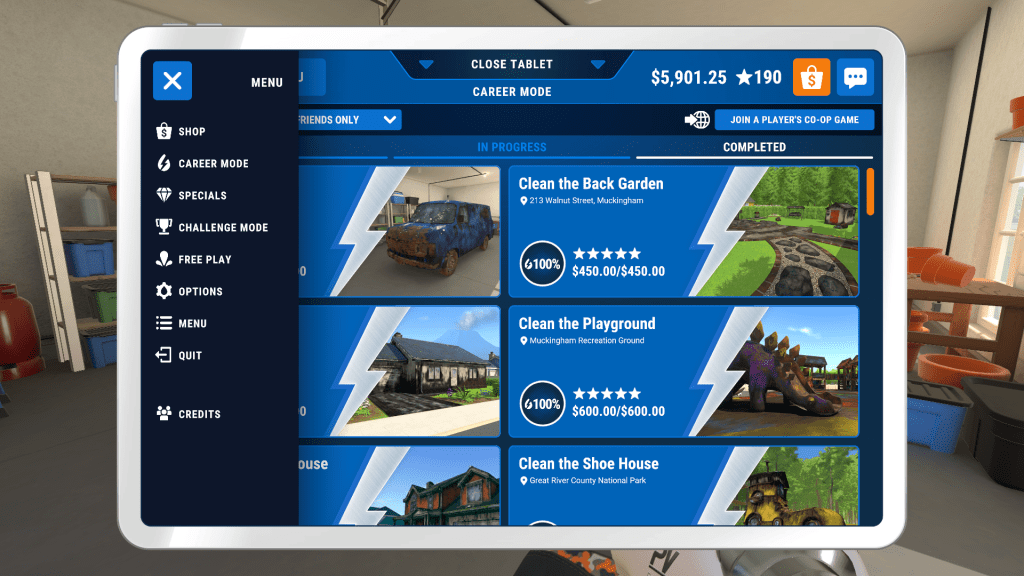The width and height of the screenshot is (1024, 576).
Task: Open the Friends Only dropdown
Action: 348,120
